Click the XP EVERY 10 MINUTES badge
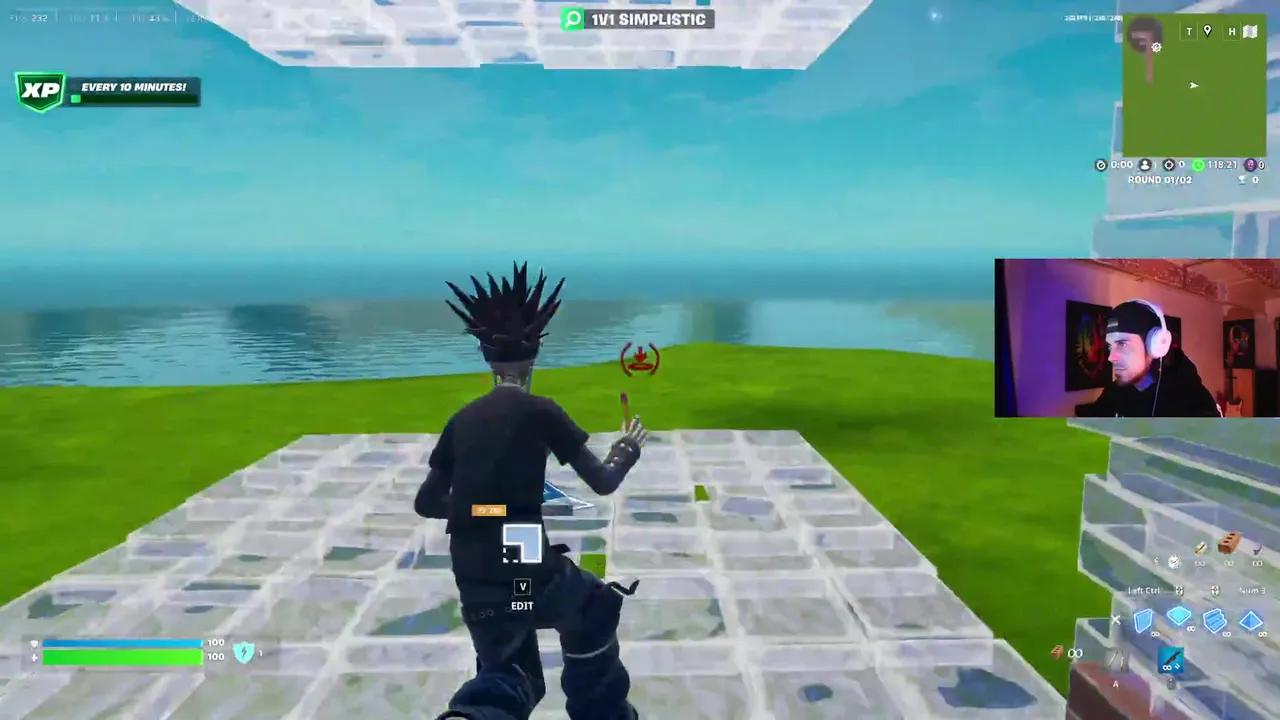1280x720 pixels. tap(106, 88)
